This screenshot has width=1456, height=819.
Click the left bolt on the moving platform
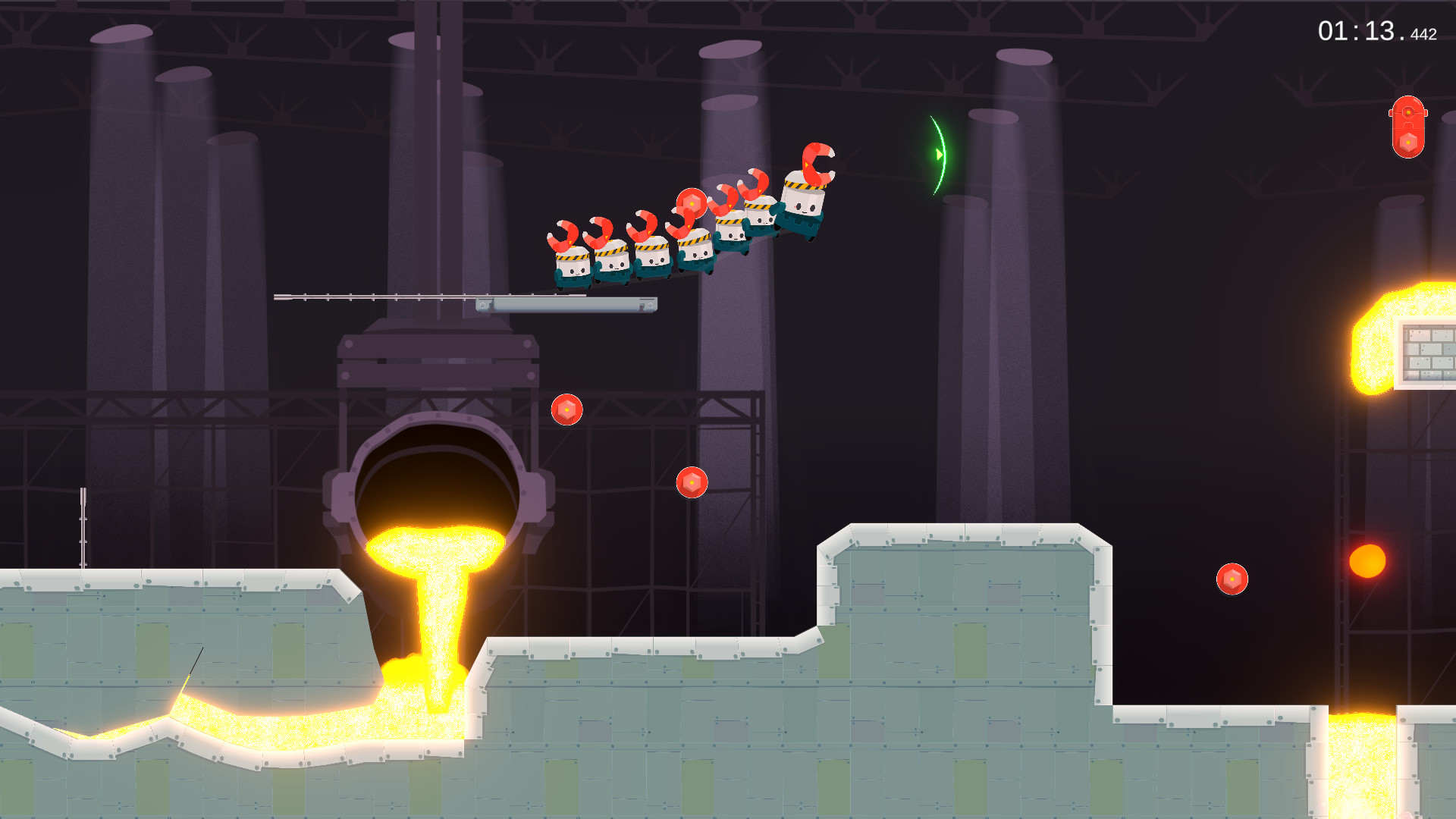[483, 306]
